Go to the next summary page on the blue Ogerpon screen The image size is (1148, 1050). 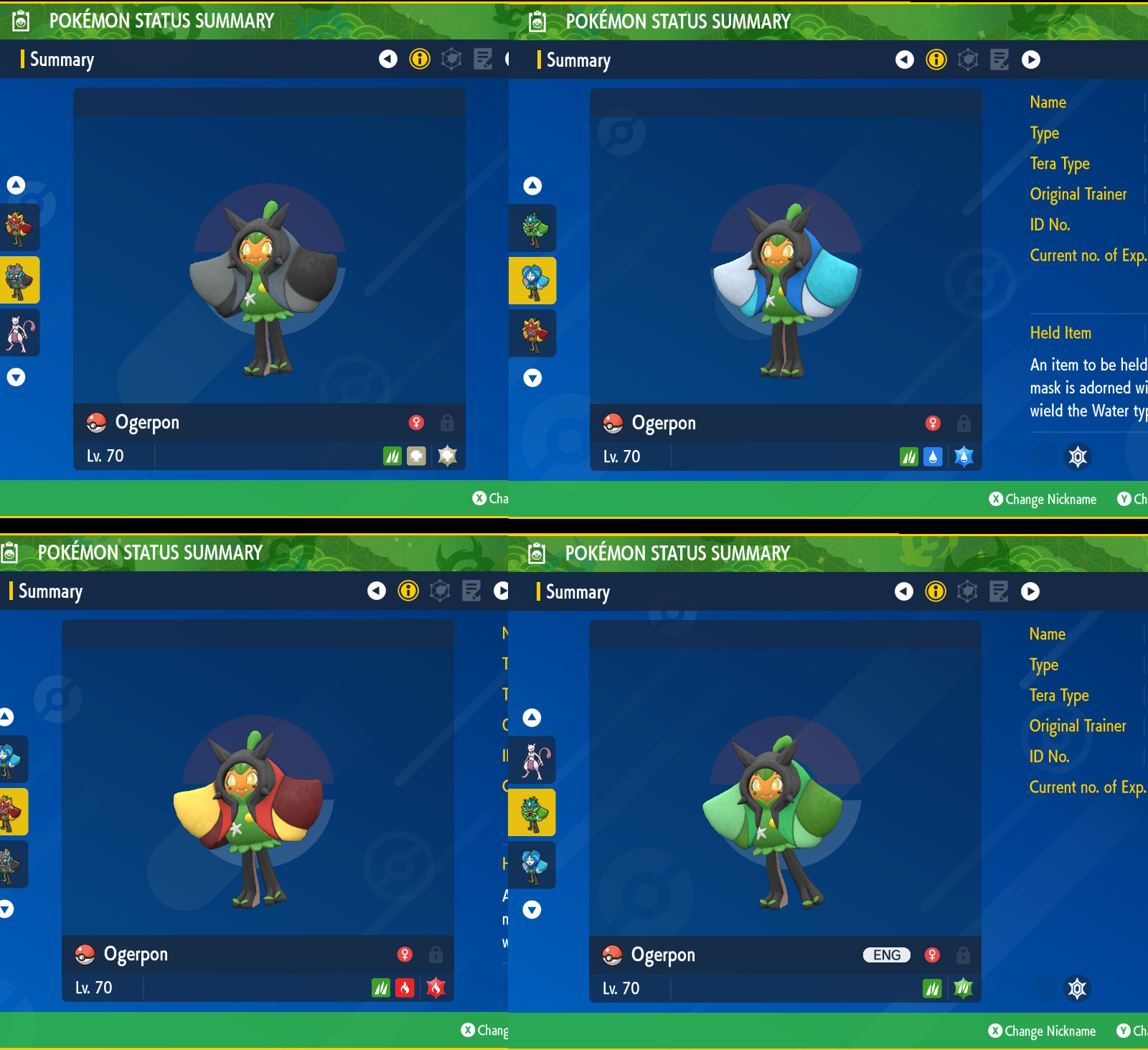pyautogui.click(x=1031, y=60)
